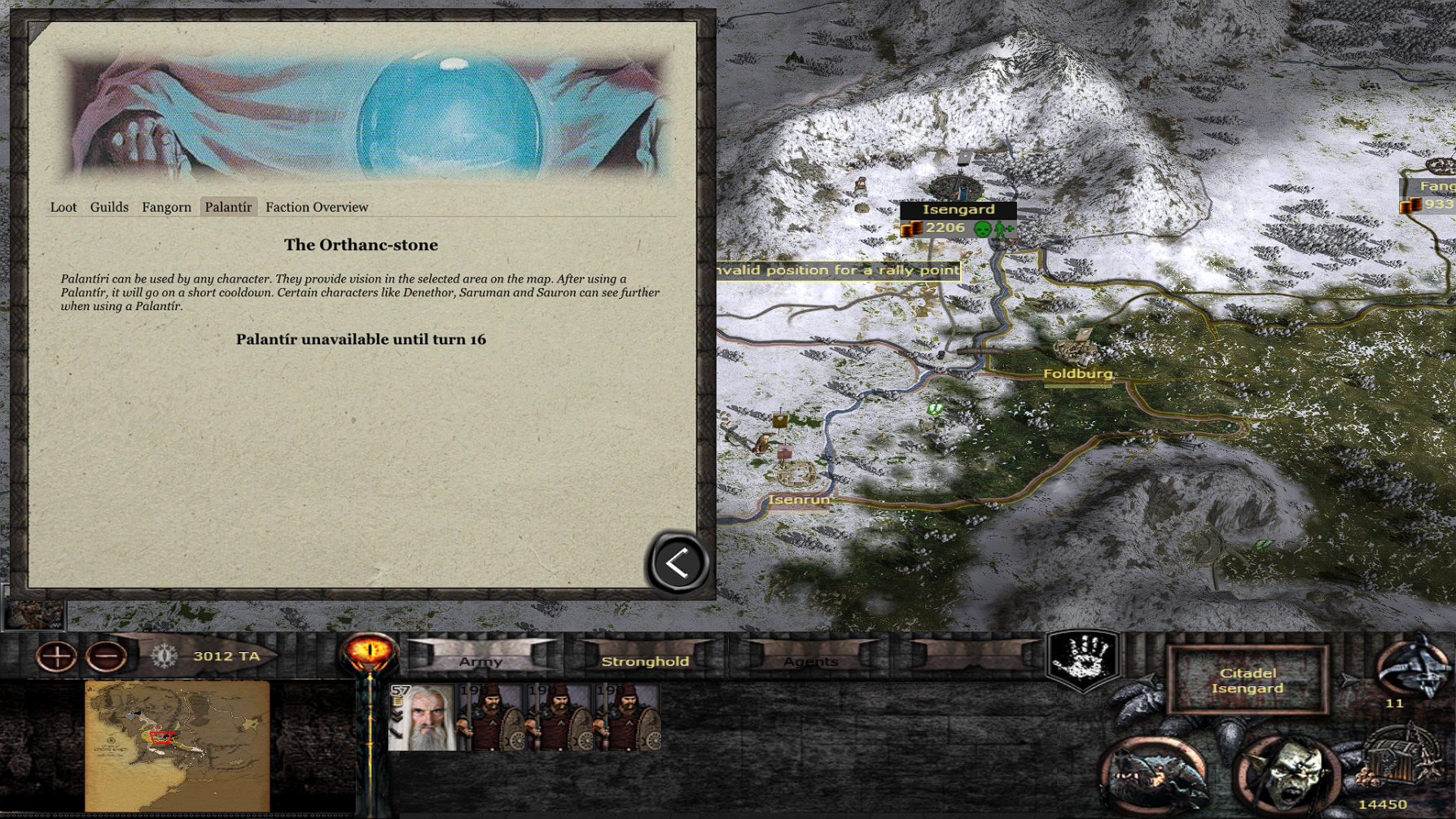Viewport: 1456px width, 819px height.
Task: Switch to the Loot tab
Action: click(x=64, y=208)
